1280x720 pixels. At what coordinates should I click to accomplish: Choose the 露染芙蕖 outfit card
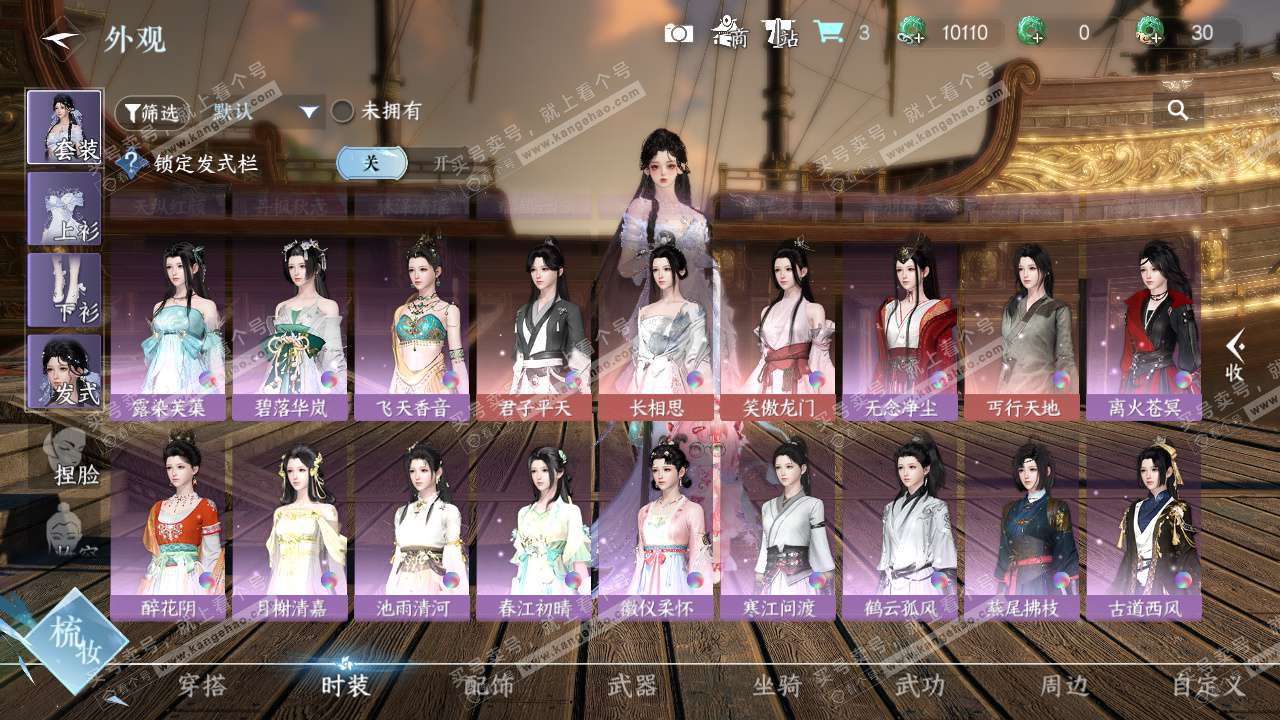[x=168, y=328]
